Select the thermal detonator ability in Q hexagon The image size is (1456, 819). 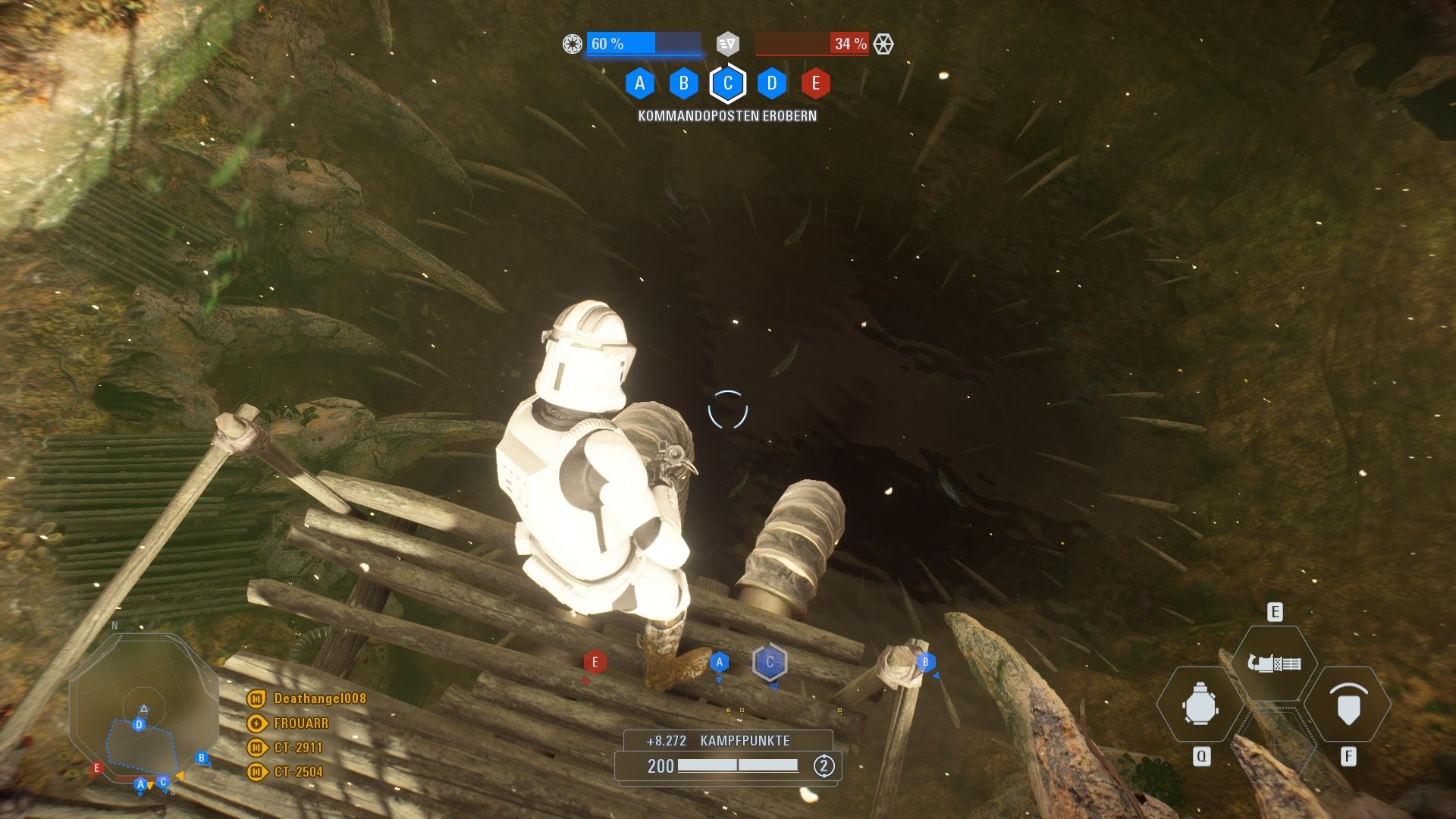(1200, 704)
